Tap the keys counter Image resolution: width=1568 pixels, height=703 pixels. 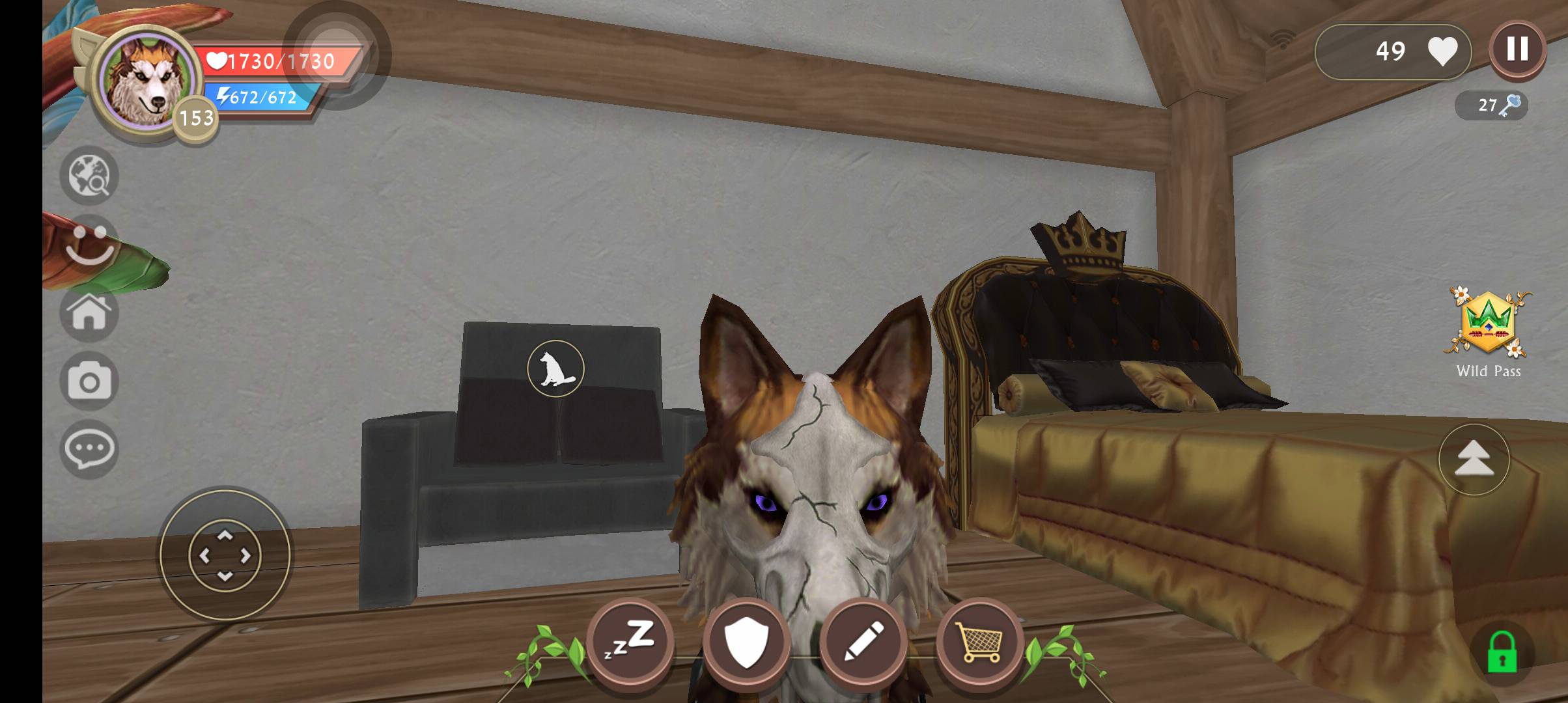tap(1491, 105)
